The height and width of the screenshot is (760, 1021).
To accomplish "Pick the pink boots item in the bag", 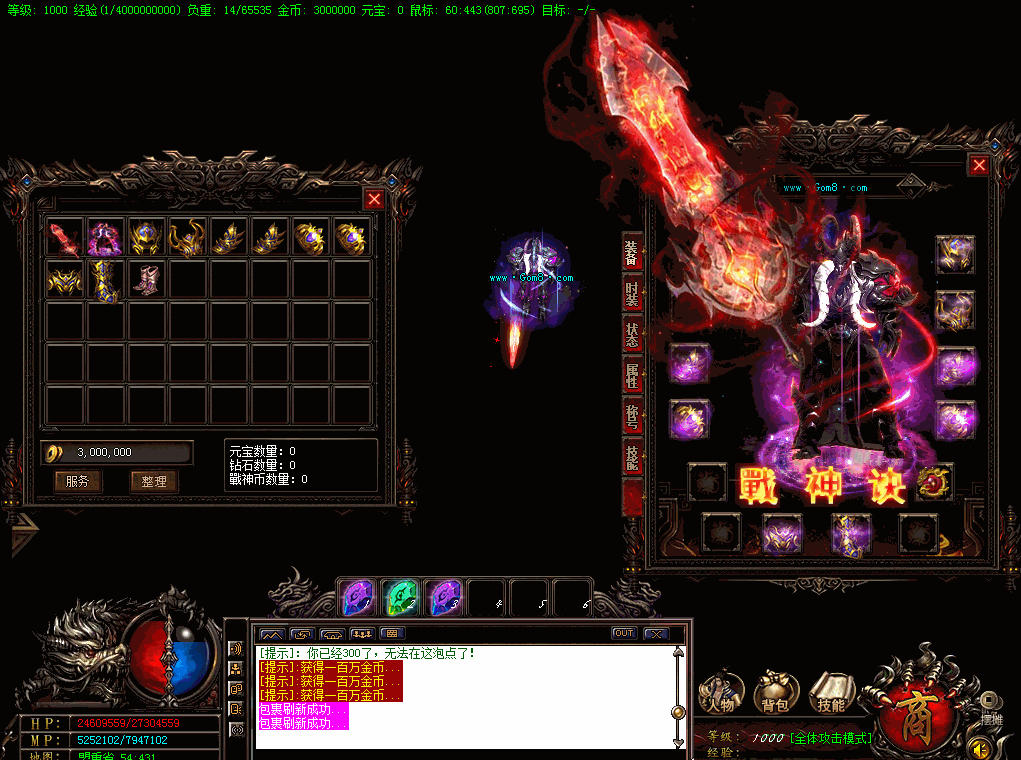I will coord(147,280).
